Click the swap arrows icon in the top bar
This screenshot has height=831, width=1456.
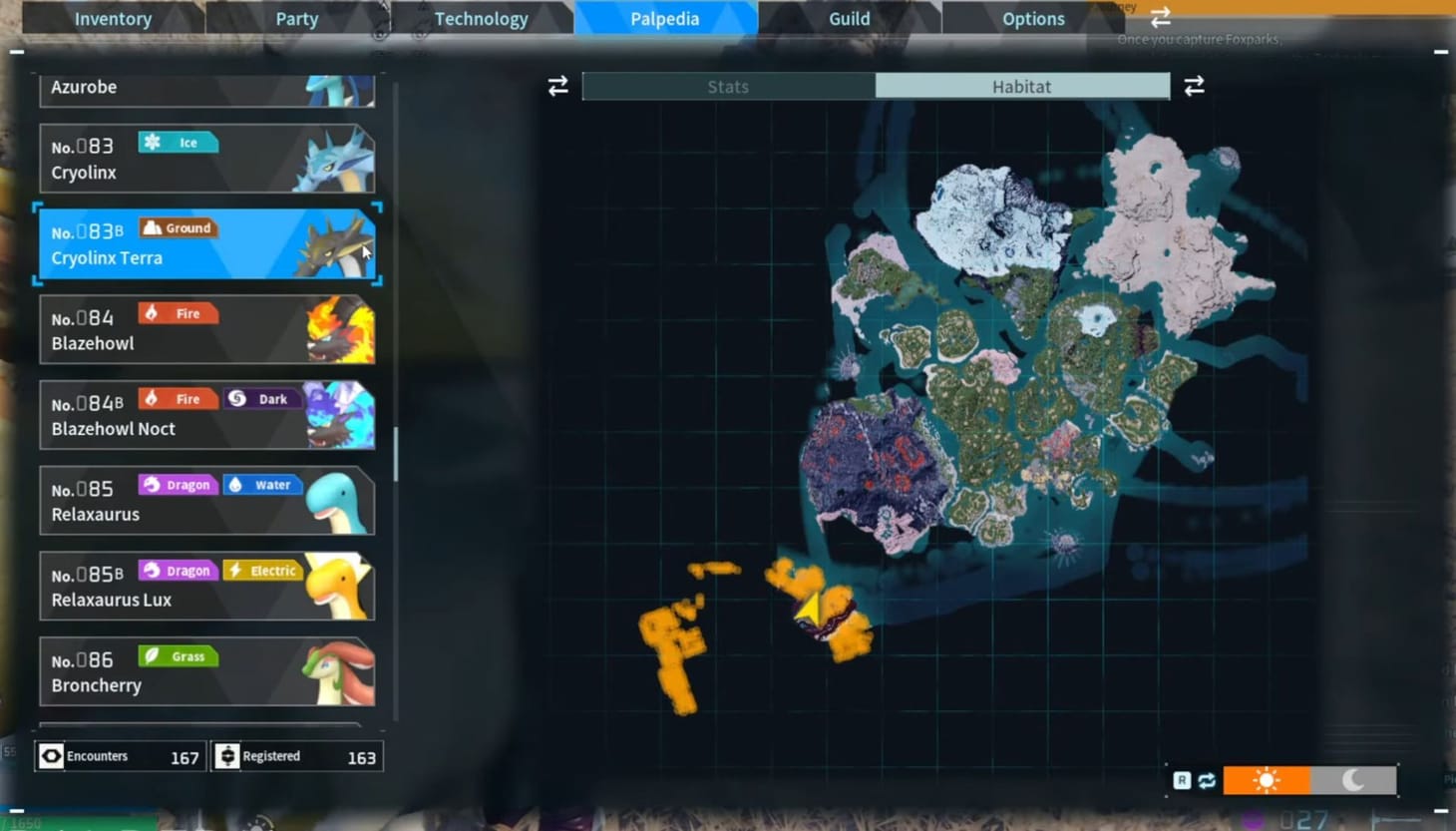pos(1159,17)
